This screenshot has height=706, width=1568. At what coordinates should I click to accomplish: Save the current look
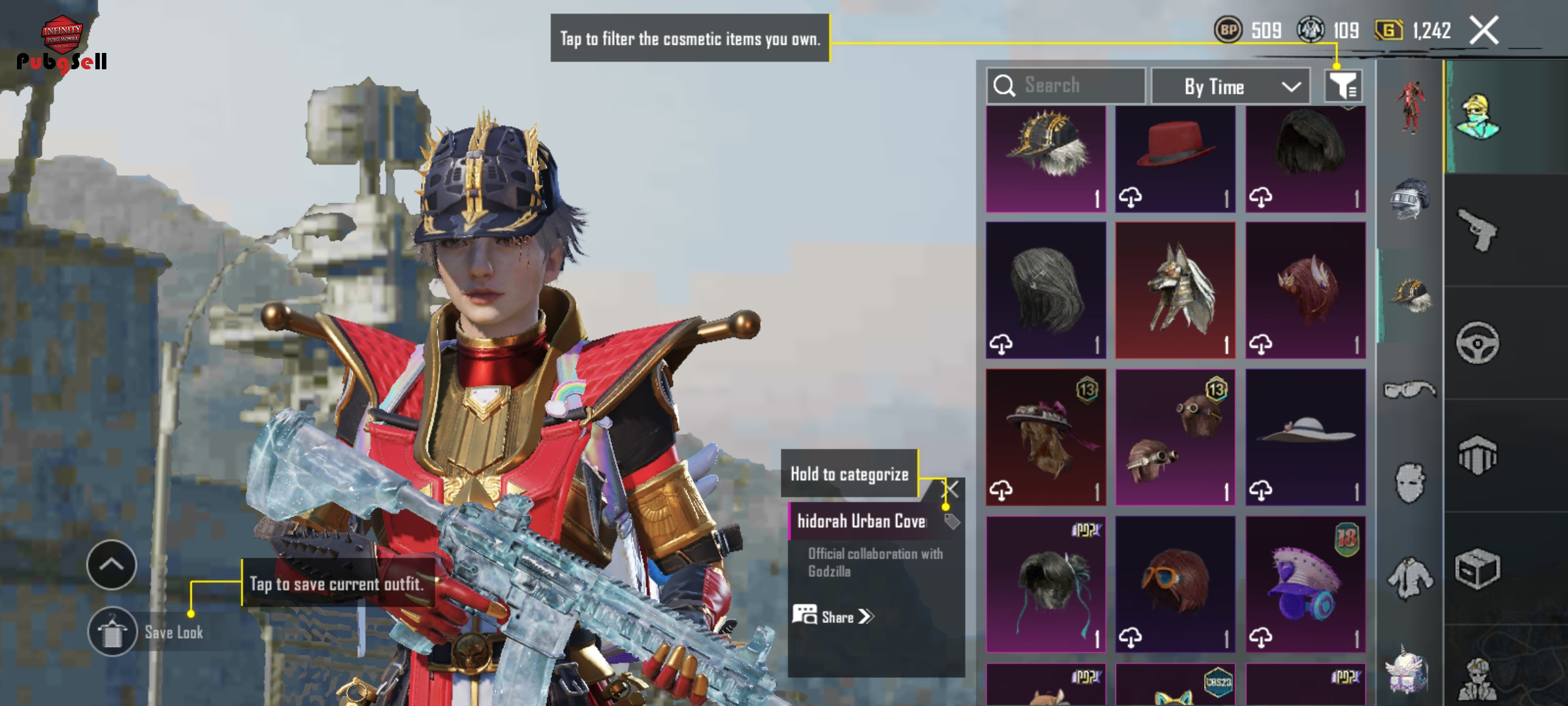coord(112,631)
